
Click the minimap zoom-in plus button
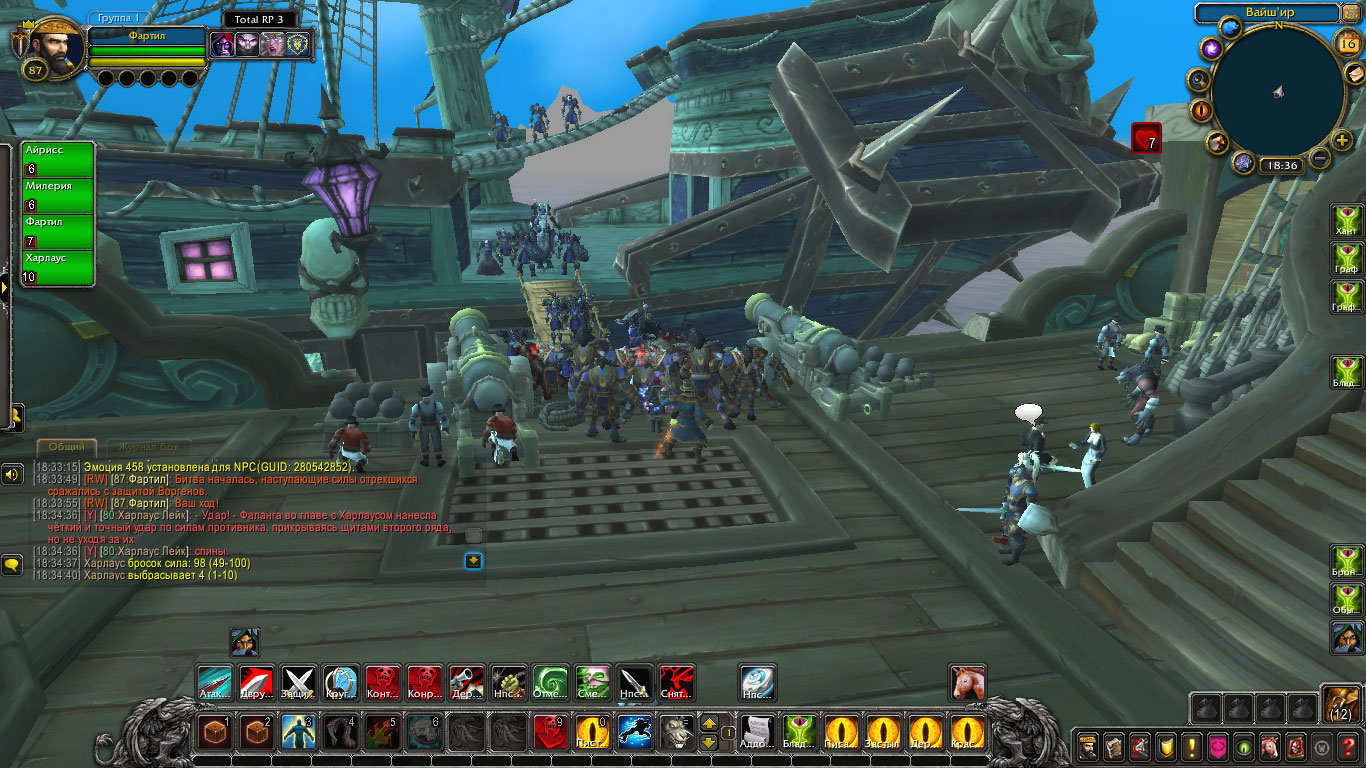coord(1342,141)
